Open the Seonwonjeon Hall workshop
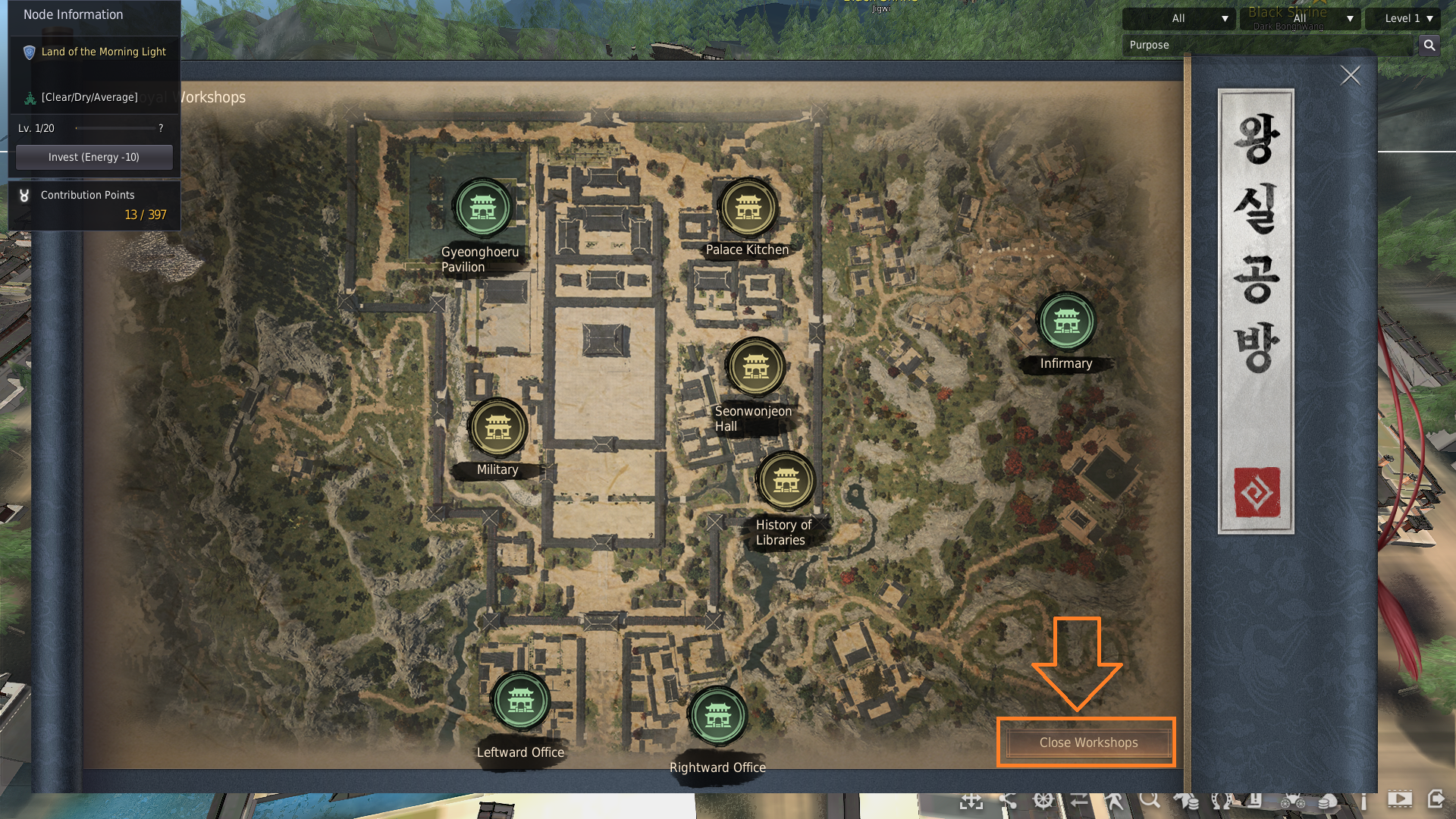 (x=755, y=366)
